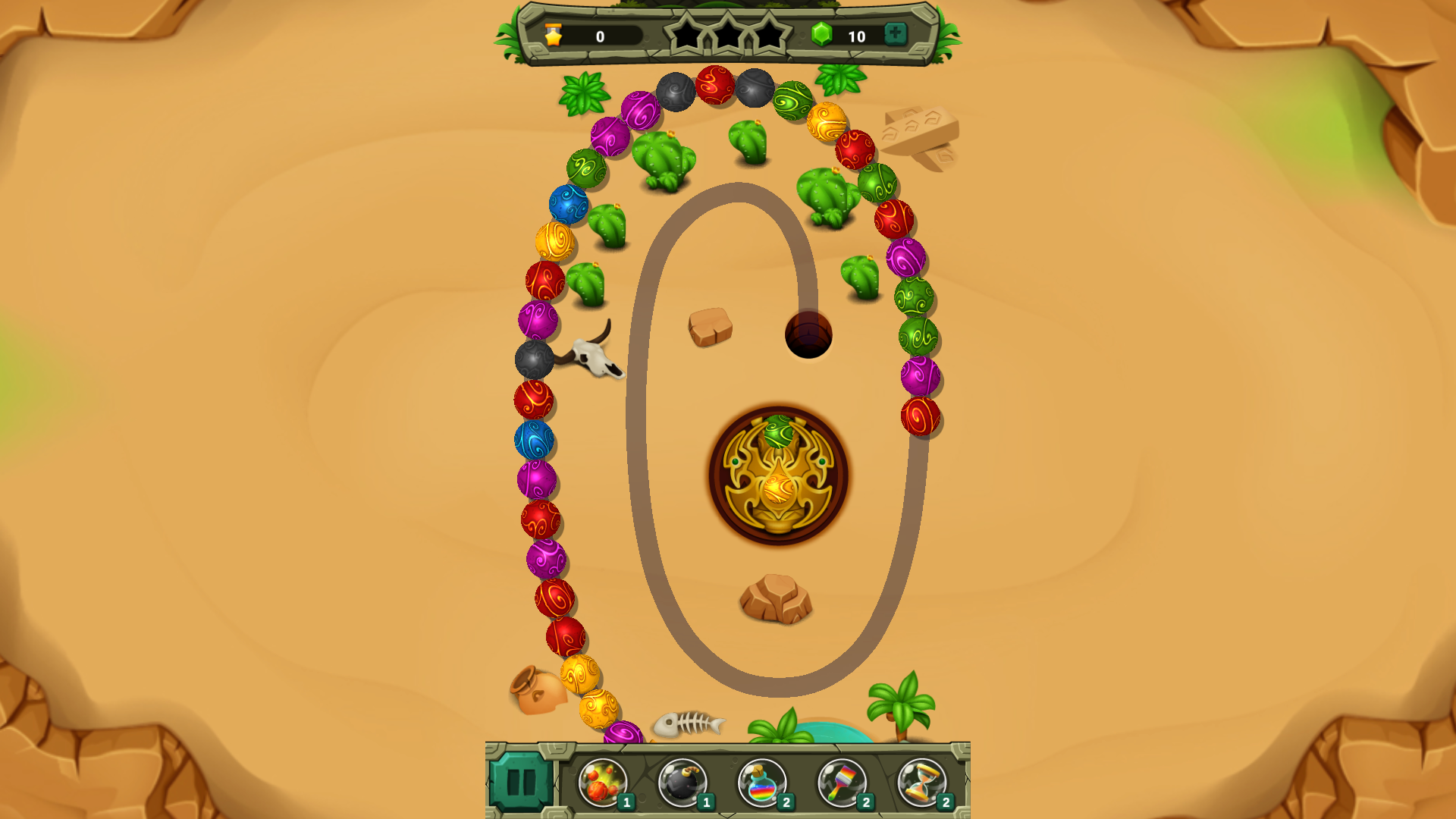Click the gem counter showing 10
This screenshot has width=1456, height=819.
[857, 34]
